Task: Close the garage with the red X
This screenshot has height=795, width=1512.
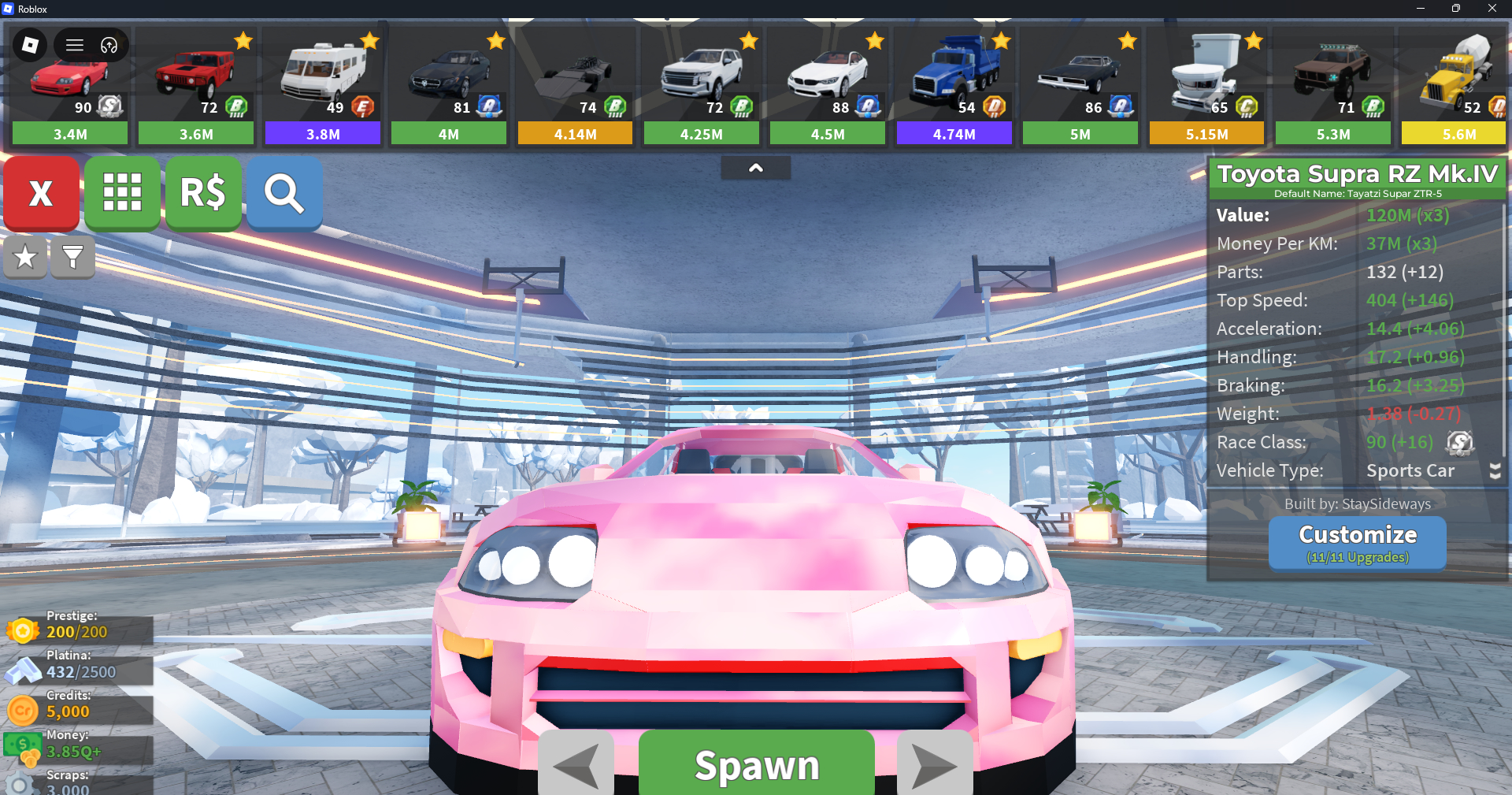Action: pyautogui.click(x=41, y=193)
